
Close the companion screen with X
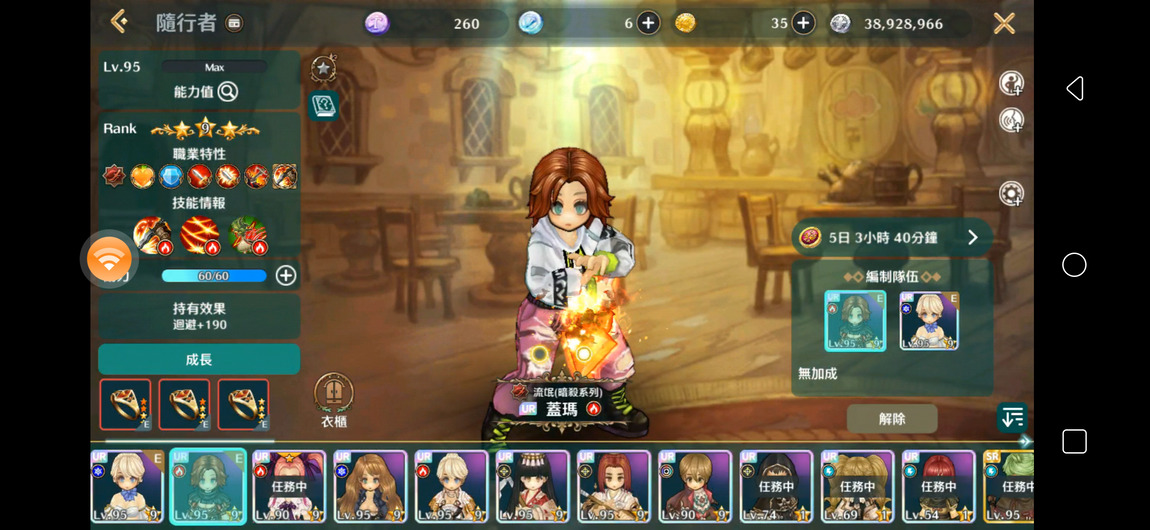pyautogui.click(x=1004, y=23)
